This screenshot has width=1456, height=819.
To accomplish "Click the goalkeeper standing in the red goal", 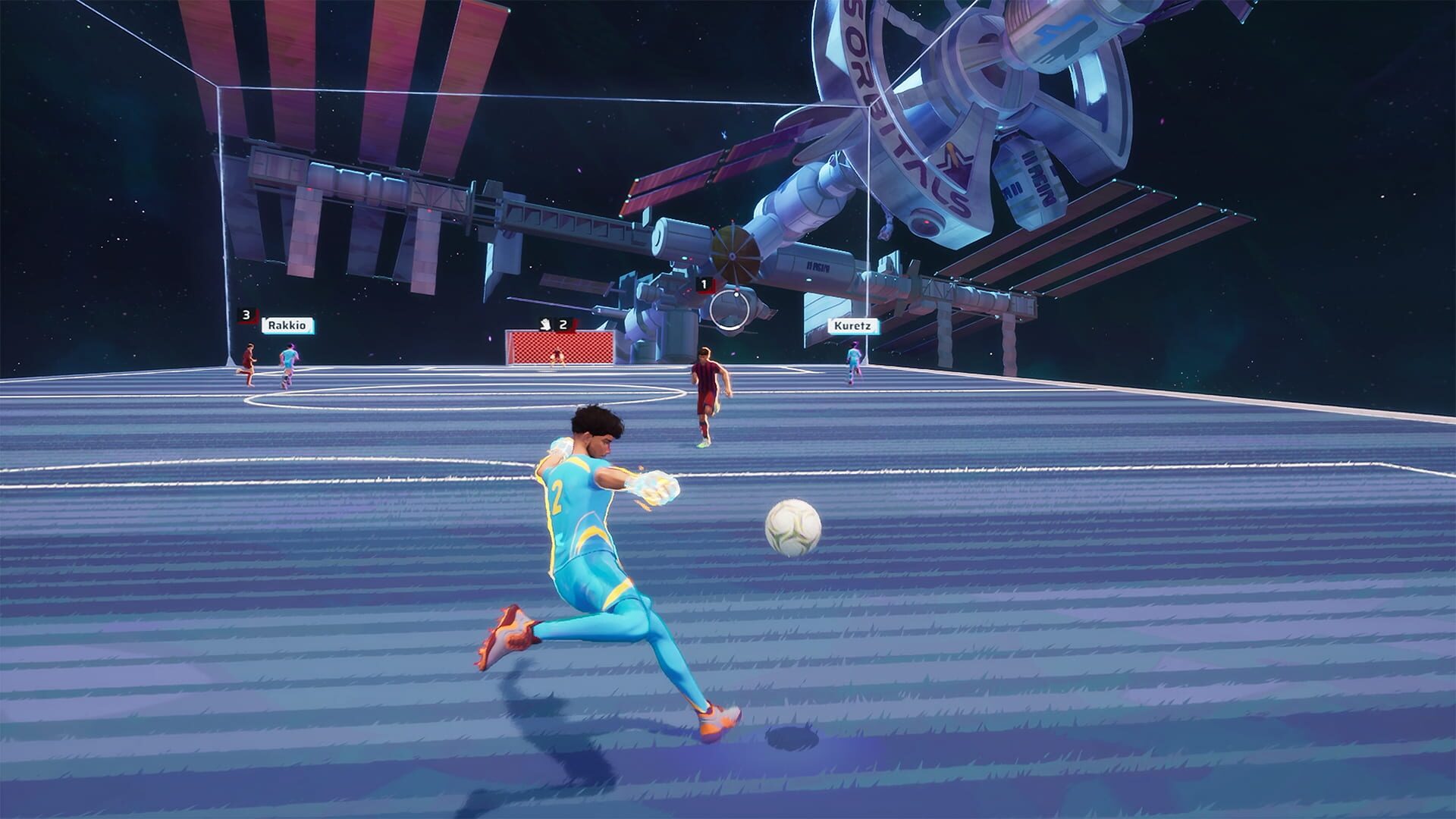I will (556, 358).
